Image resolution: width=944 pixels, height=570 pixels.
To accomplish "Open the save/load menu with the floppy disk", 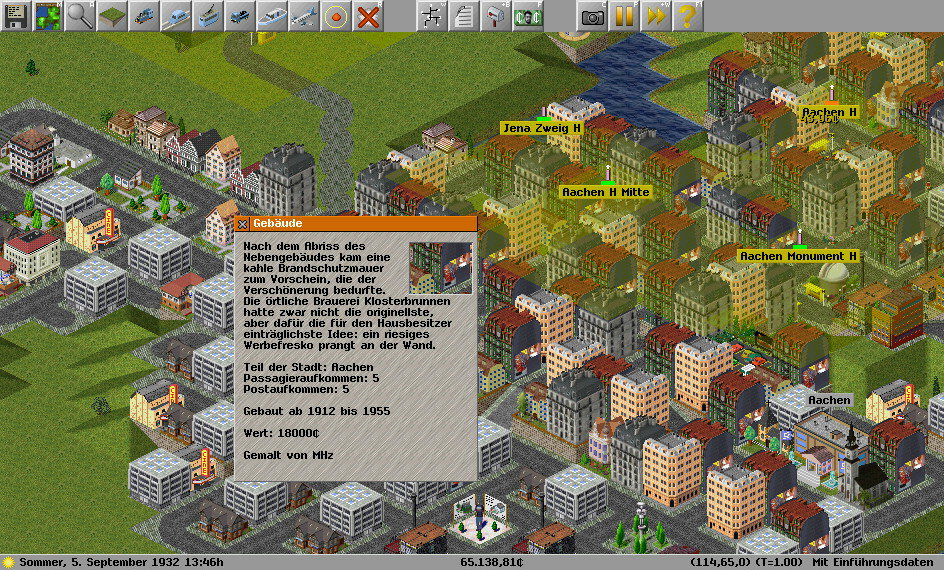I will [16, 15].
